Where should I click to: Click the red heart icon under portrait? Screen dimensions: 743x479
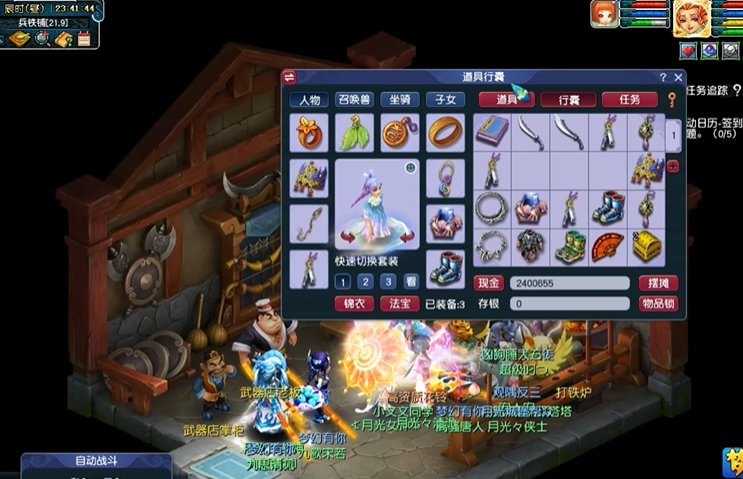(689, 50)
